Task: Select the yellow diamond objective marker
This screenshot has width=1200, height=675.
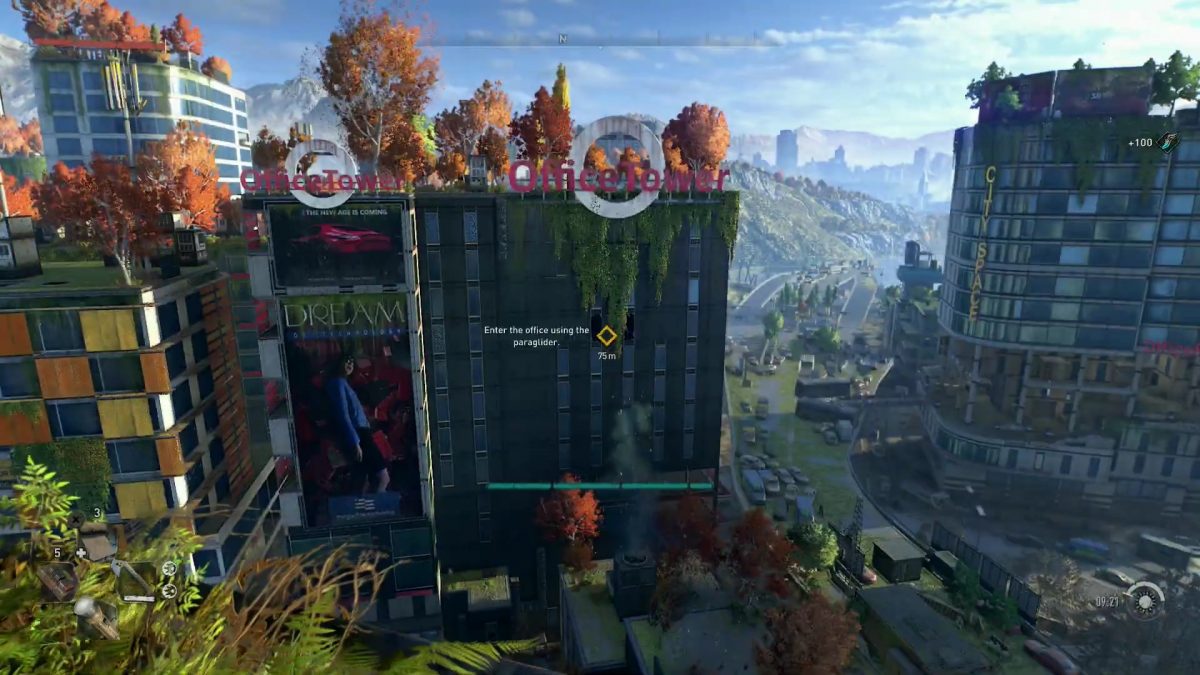Action: click(x=606, y=335)
